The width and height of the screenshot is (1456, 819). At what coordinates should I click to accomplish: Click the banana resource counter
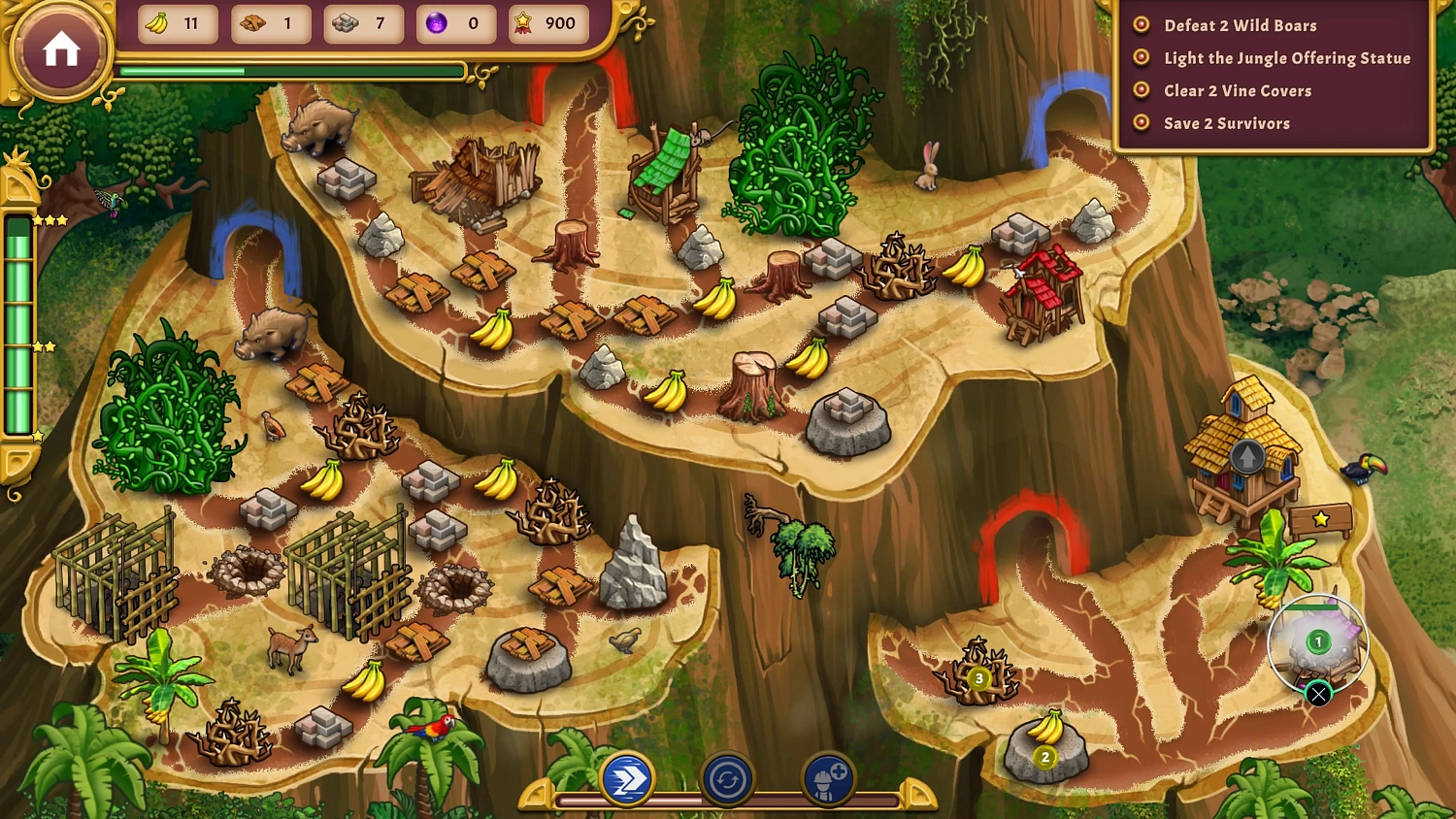click(177, 23)
